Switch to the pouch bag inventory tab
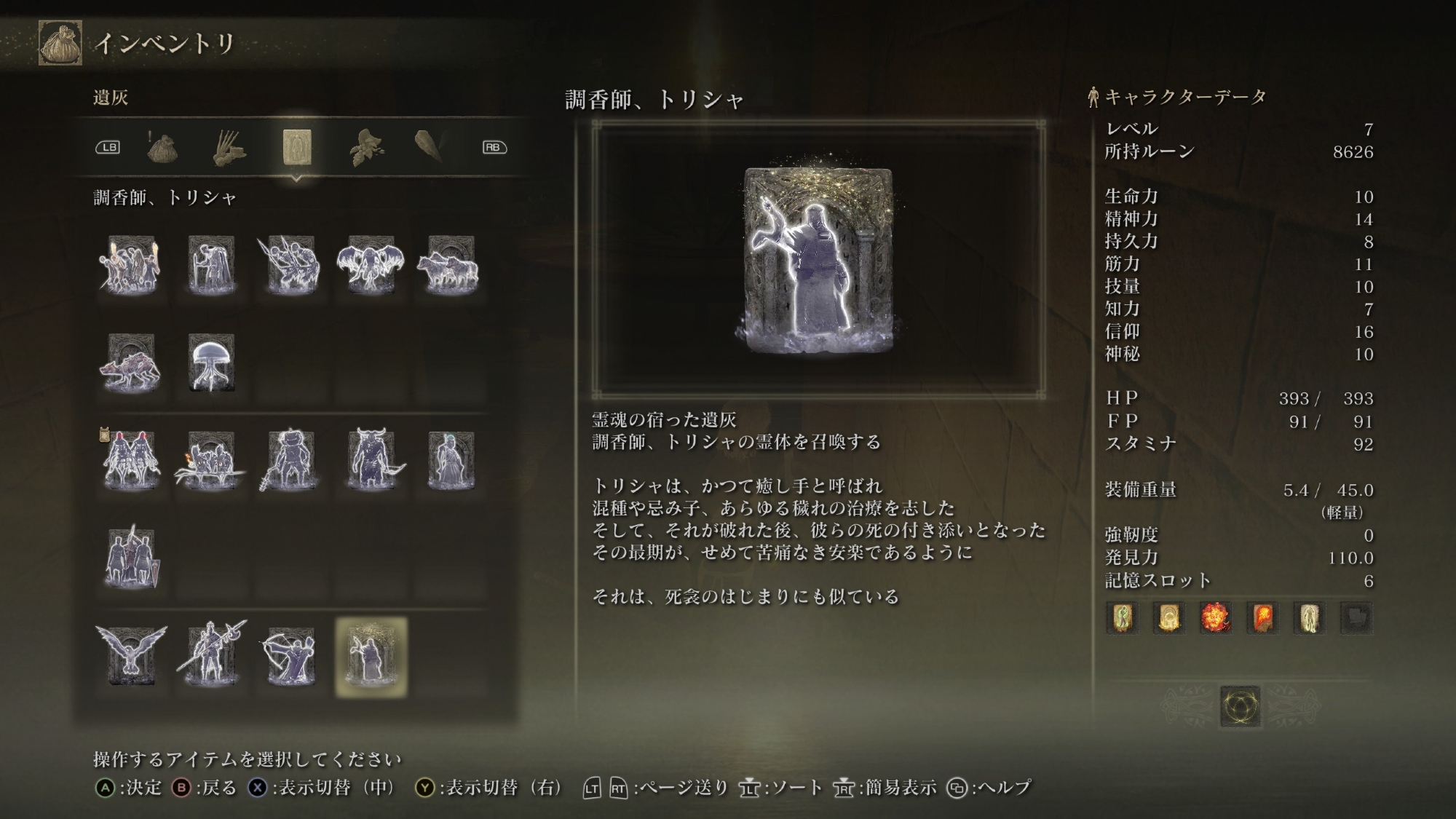The width and height of the screenshot is (1456, 819). tap(162, 148)
